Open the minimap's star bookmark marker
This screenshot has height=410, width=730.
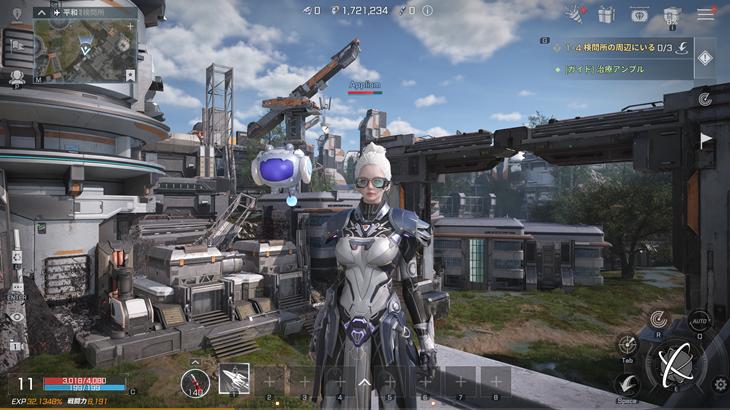tap(131, 73)
